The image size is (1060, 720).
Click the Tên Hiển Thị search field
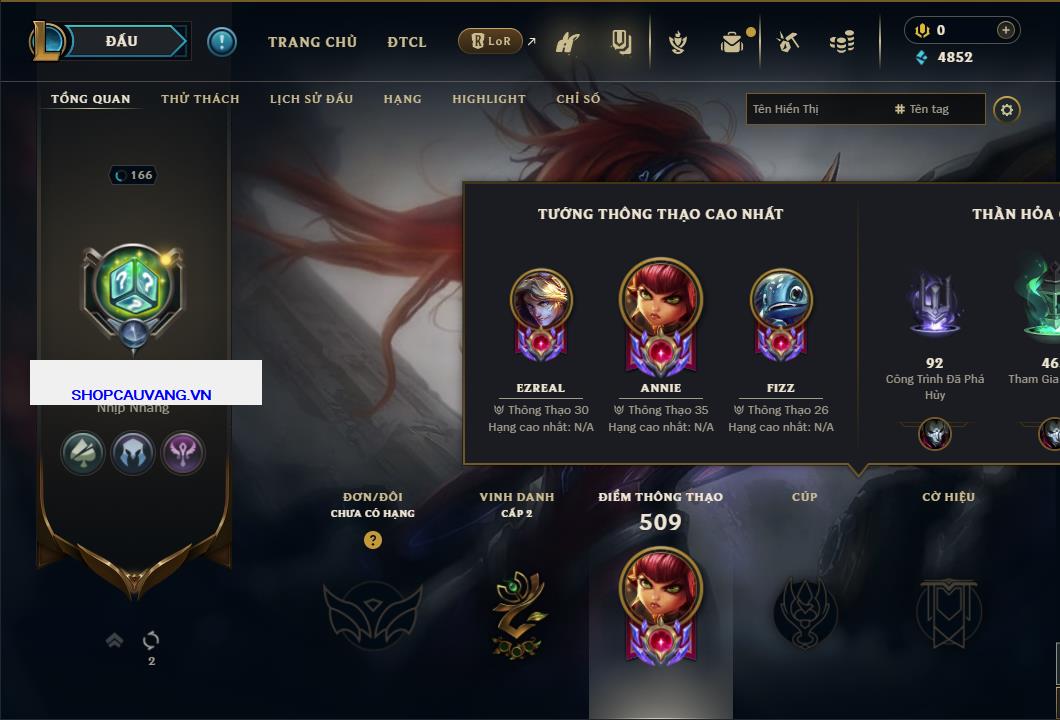(x=815, y=109)
